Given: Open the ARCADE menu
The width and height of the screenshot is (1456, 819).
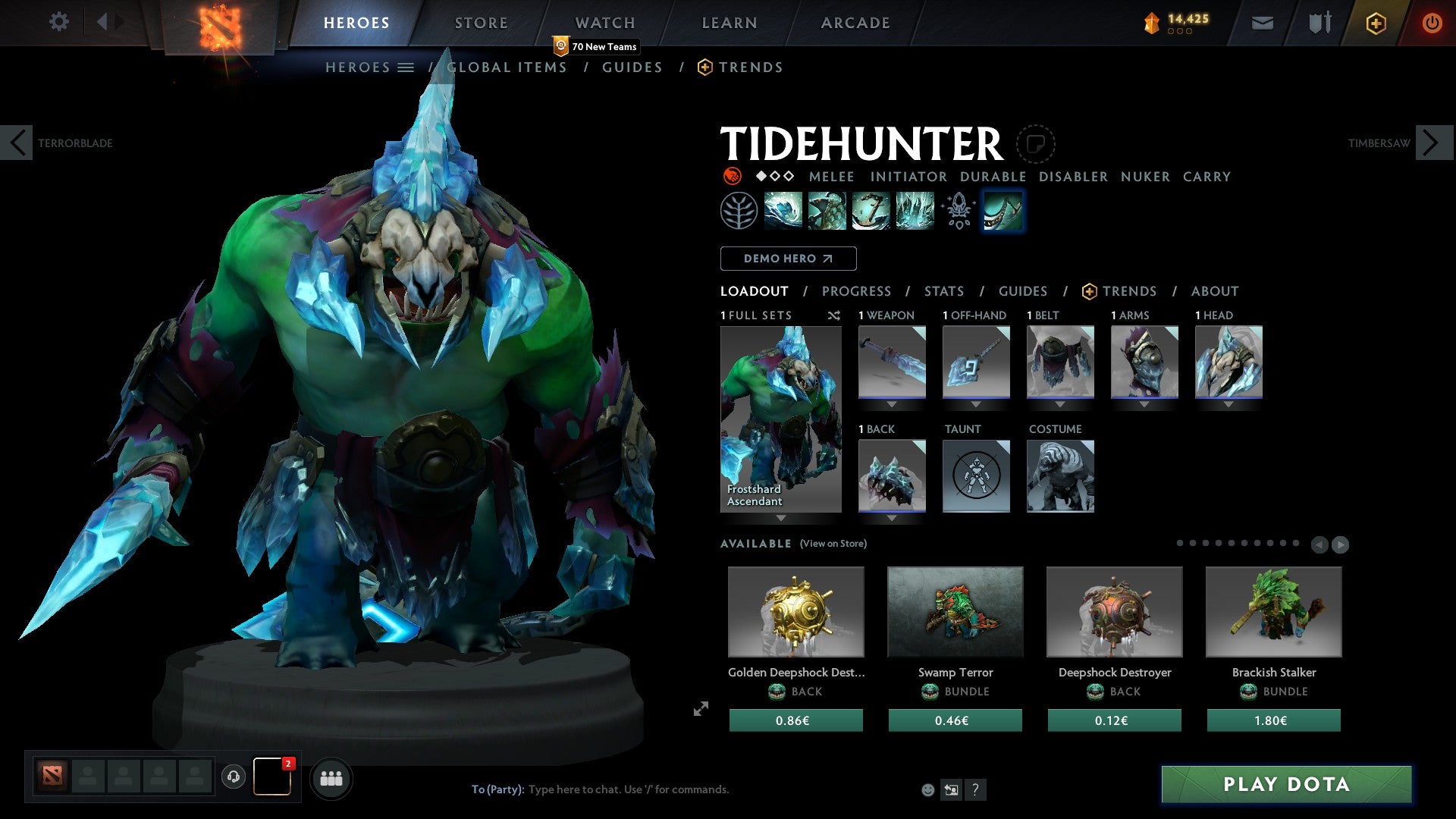Looking at the screenshot, I should (855, 23).
